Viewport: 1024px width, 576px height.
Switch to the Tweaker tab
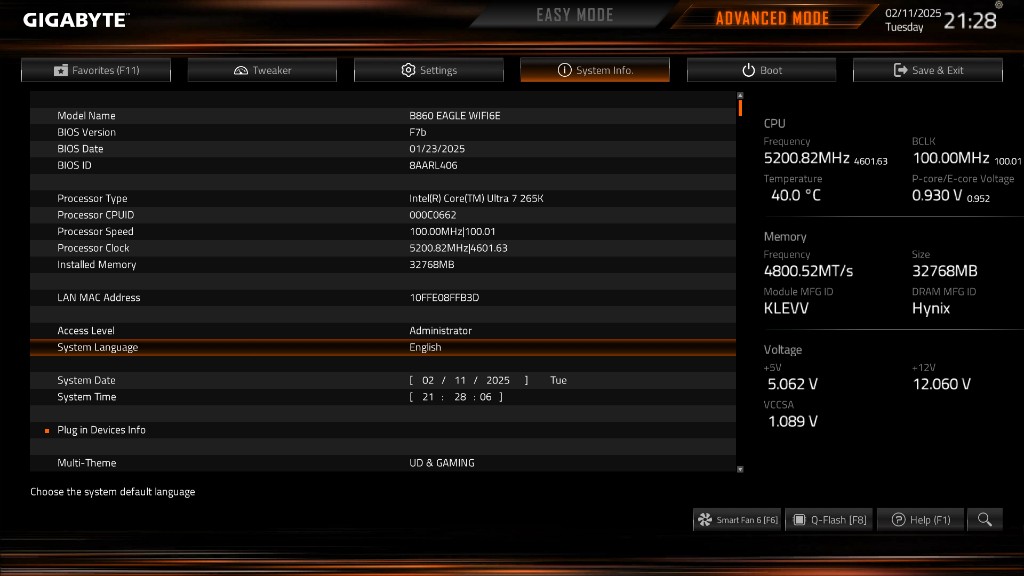click(x=262, y=70)
